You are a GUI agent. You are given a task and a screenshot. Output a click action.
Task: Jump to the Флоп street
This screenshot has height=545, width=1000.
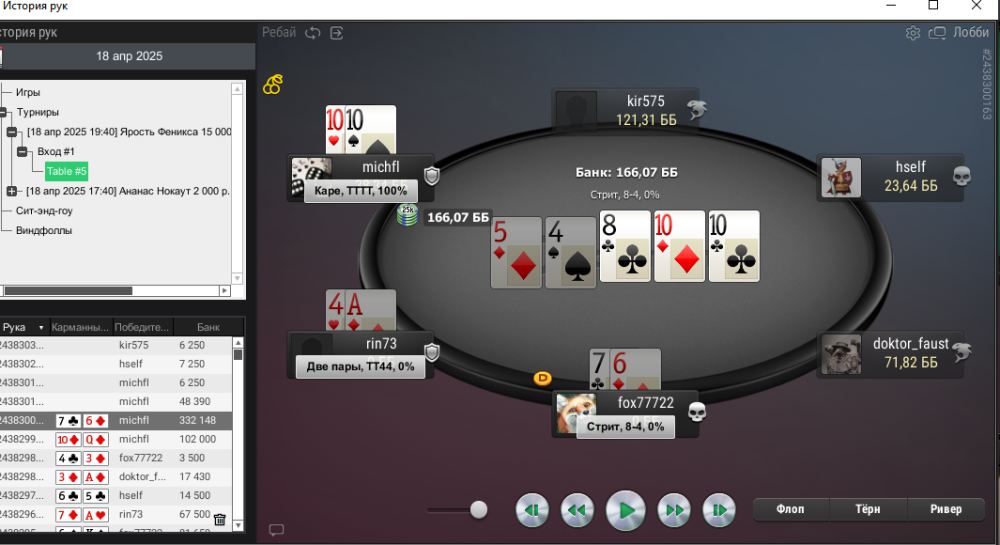[x=790, y=509]
